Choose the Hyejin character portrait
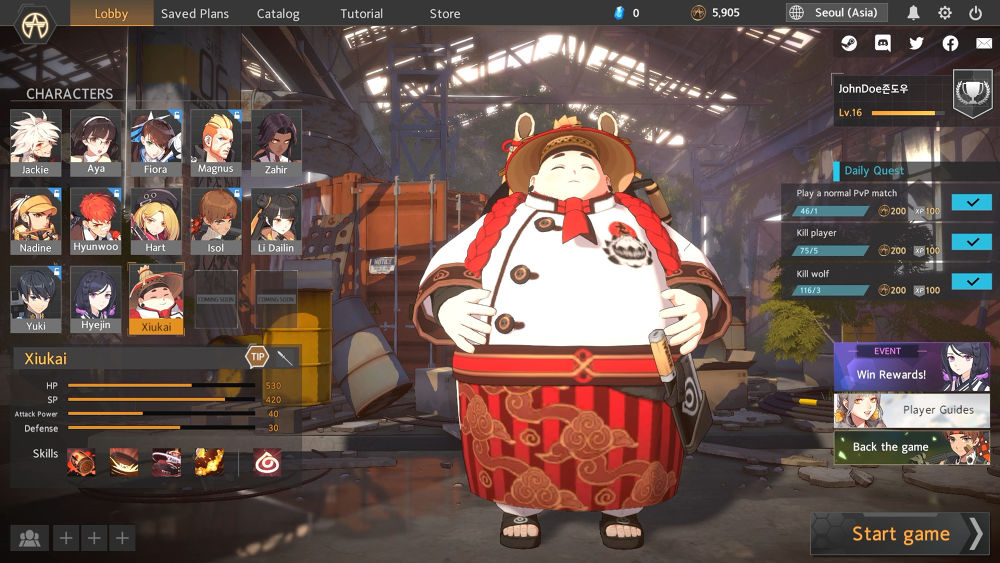 point(96,299)
